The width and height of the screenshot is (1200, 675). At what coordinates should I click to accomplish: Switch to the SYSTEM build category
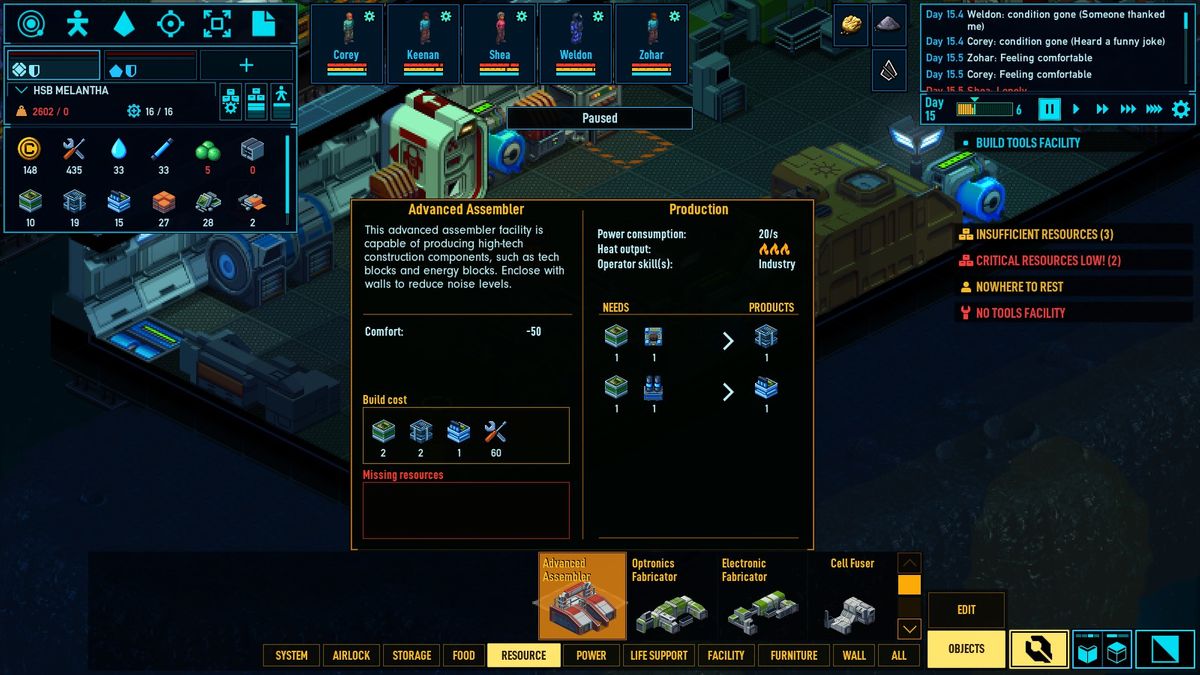pyautogui.click(x=291, y=655)
